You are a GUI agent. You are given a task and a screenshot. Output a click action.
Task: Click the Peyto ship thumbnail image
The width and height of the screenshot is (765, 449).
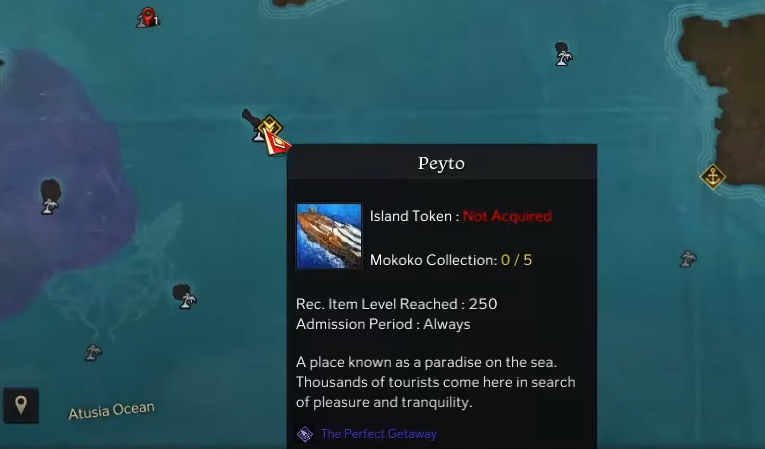tap(329, 236)
